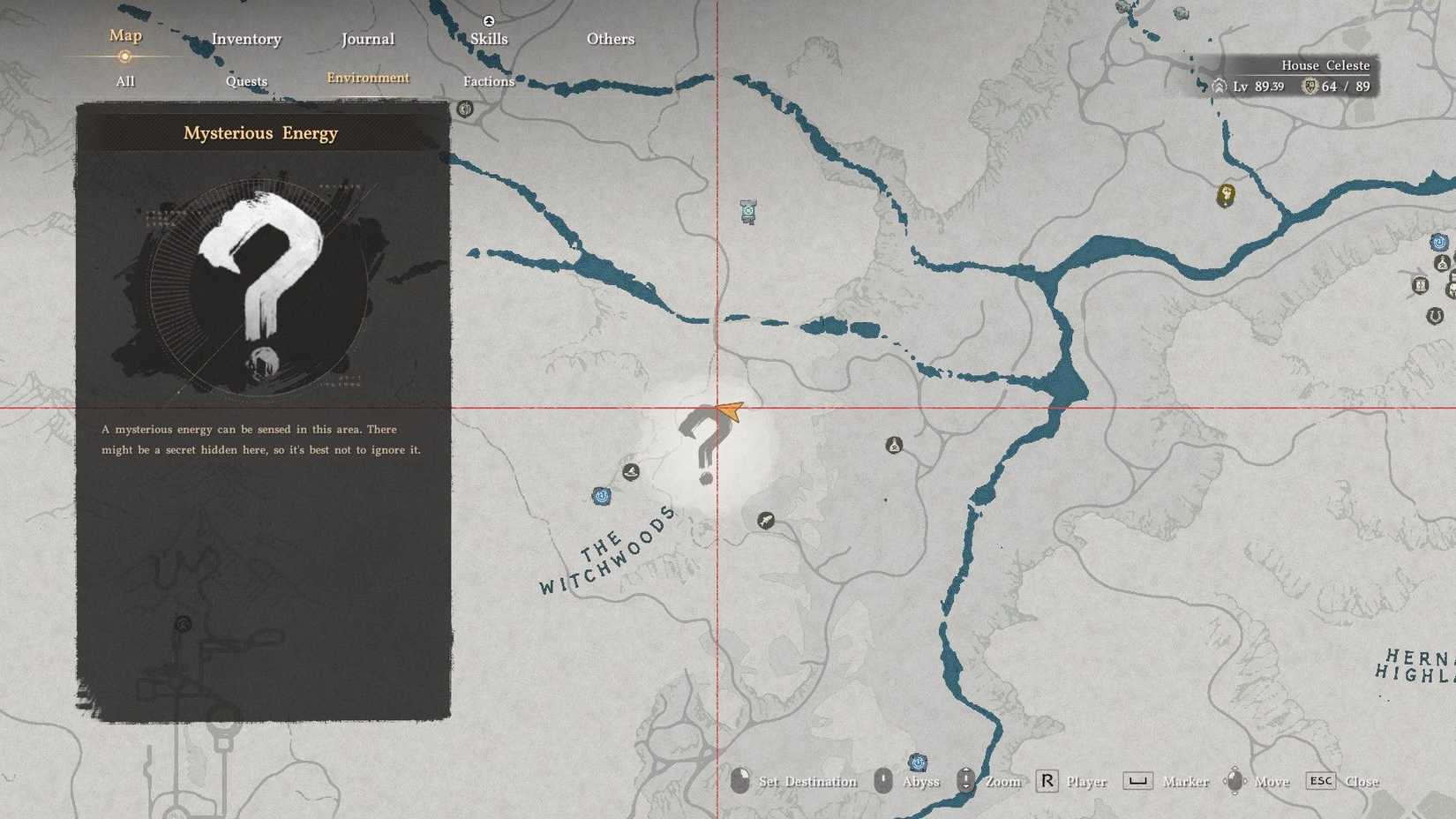Screen dimensions: 1456x819
Task: Open the Journal tab
Action: [367, 39]
